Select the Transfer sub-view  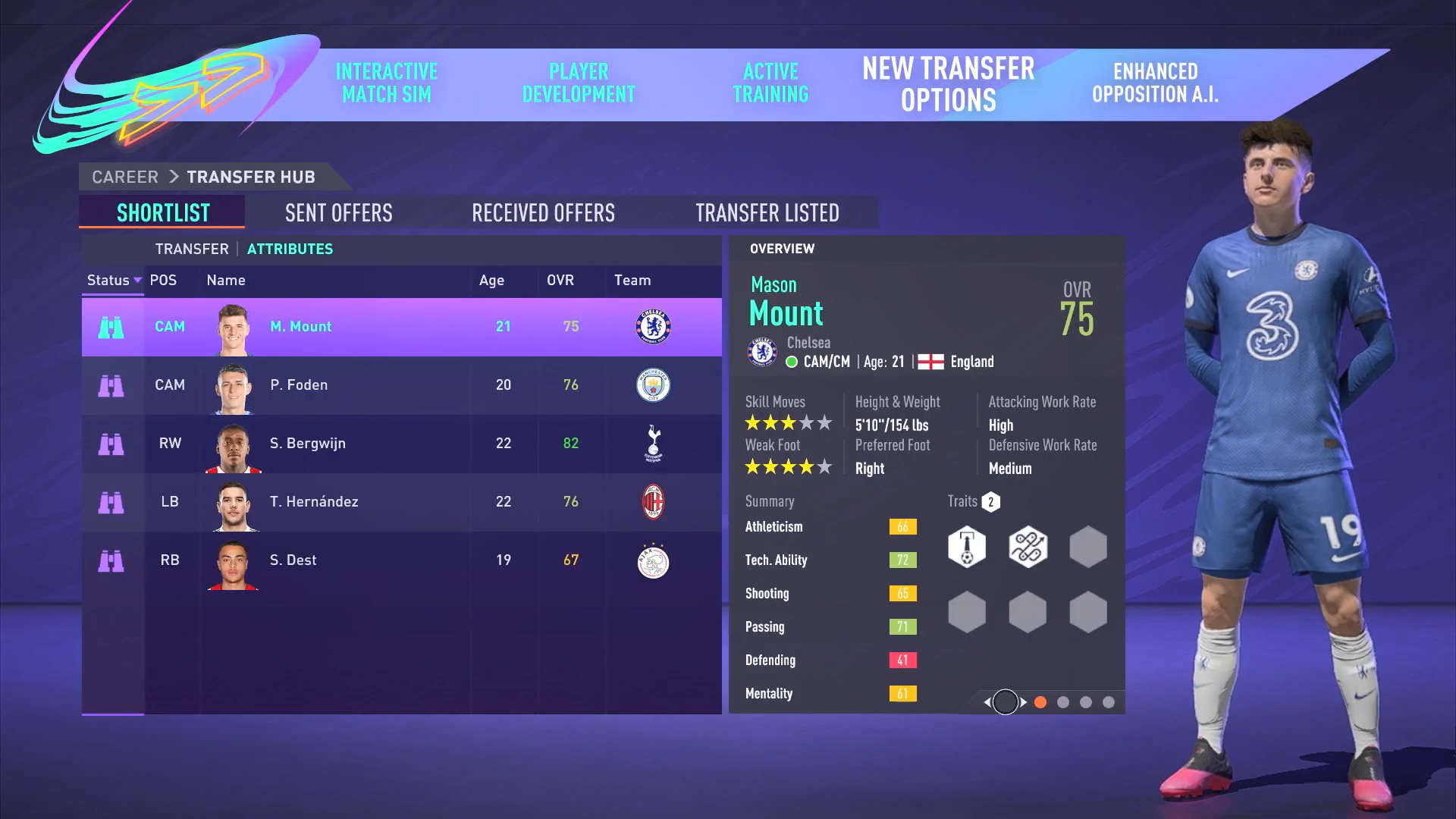tap(192, 249)
